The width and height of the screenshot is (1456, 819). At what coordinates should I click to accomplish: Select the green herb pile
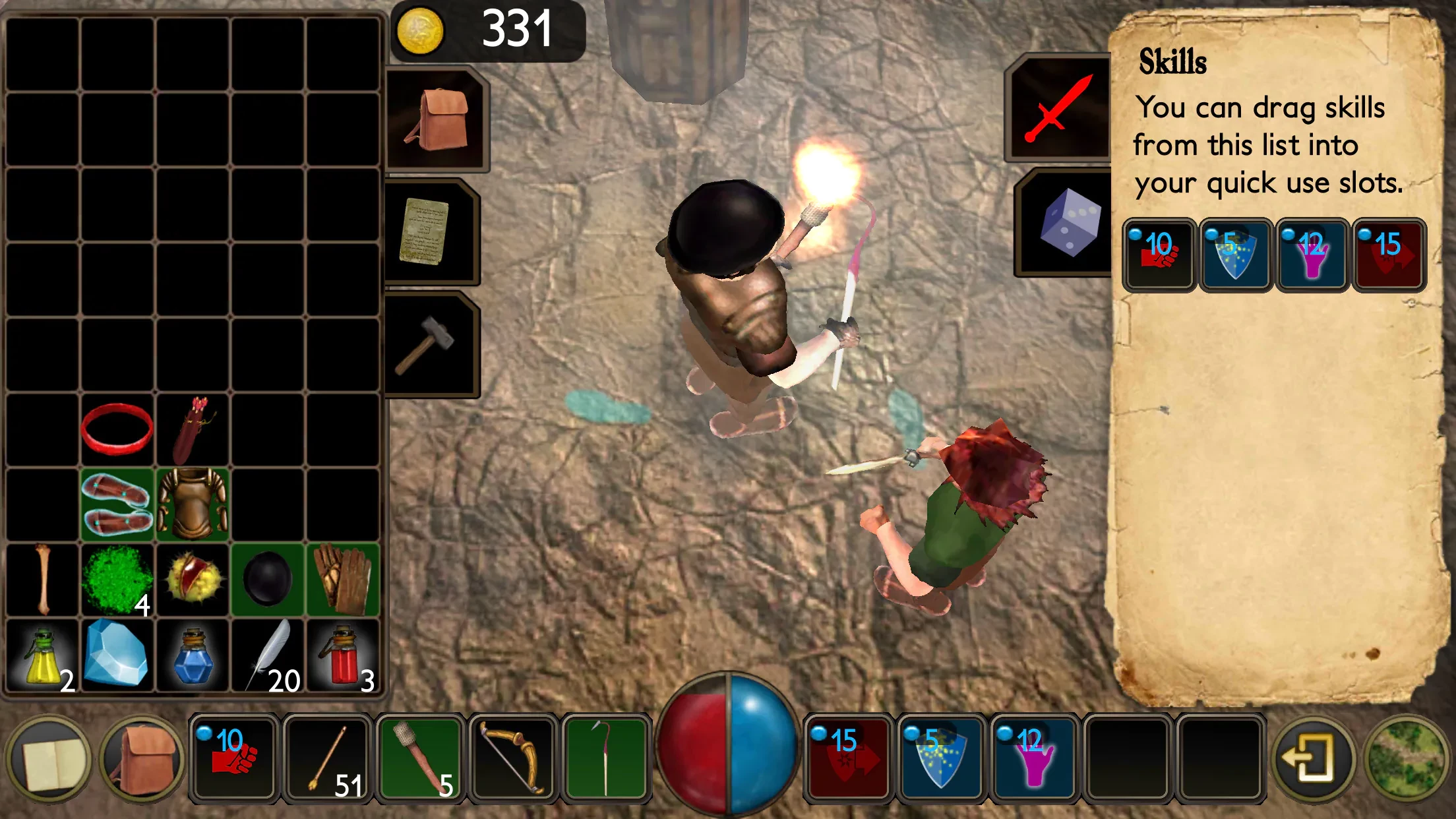pyautogui.click(x=117, y=580)
